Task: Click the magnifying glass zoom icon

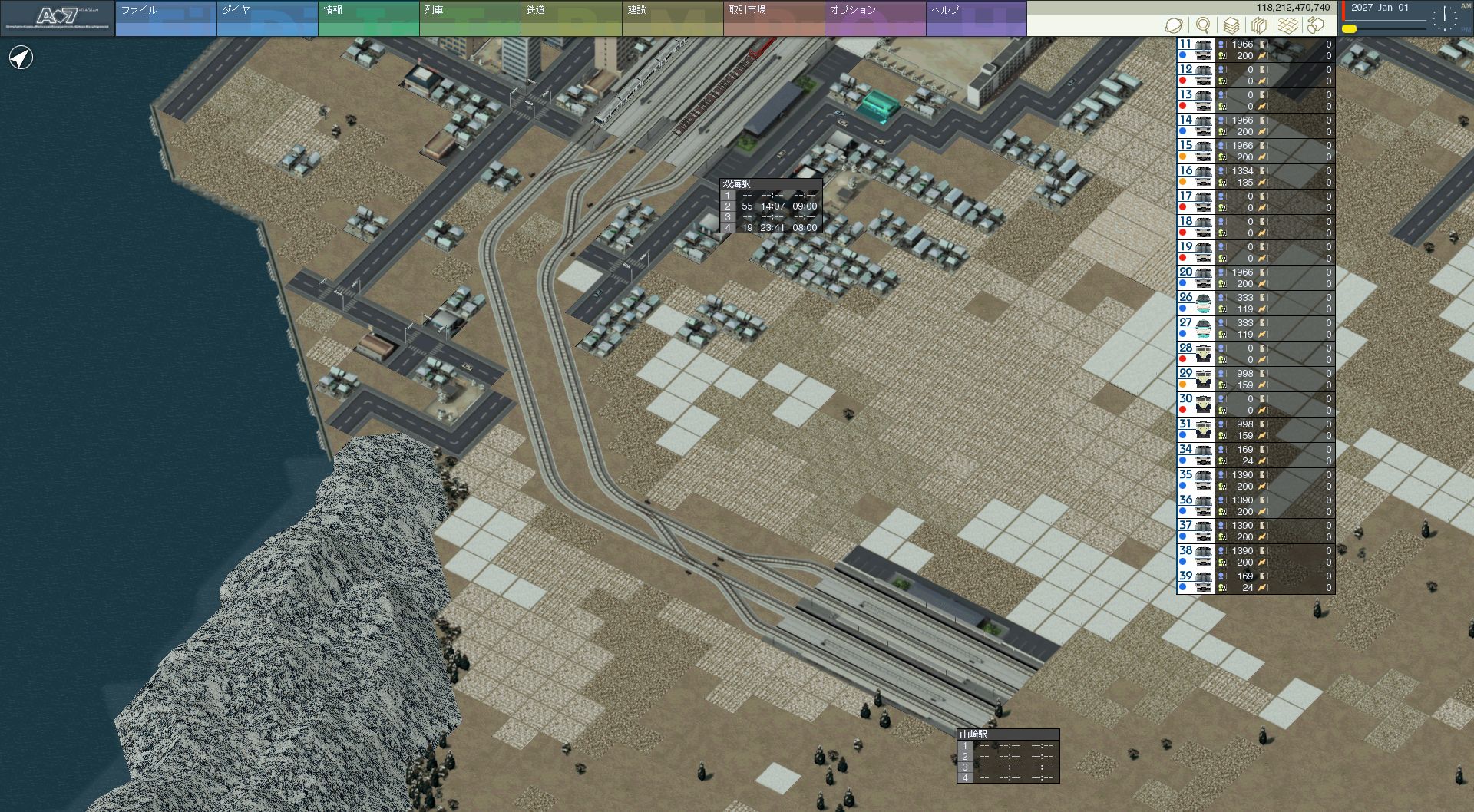Action: coord(1203,25)
